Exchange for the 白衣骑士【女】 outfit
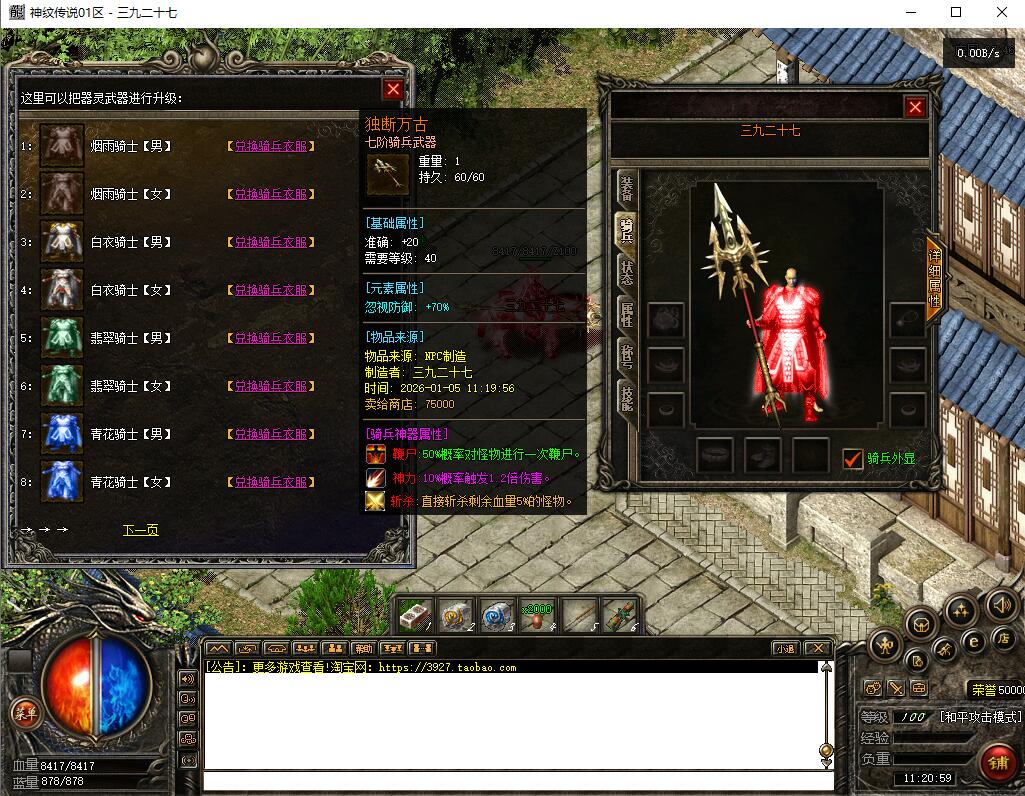1025x796 pixels. [271, 290]
